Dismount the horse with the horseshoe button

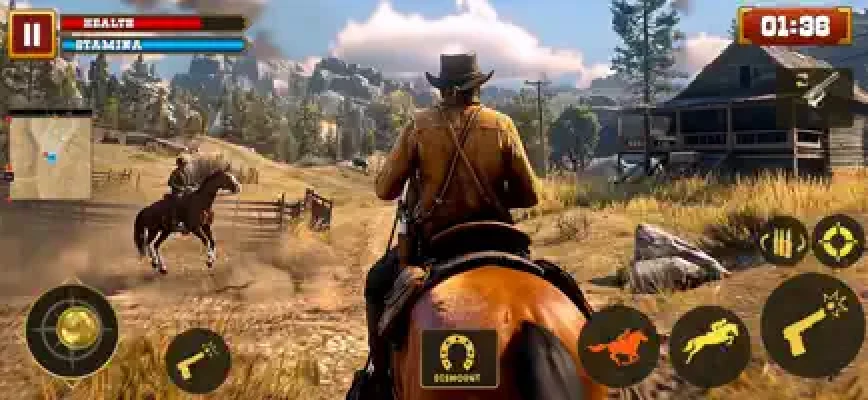[459, 357]
